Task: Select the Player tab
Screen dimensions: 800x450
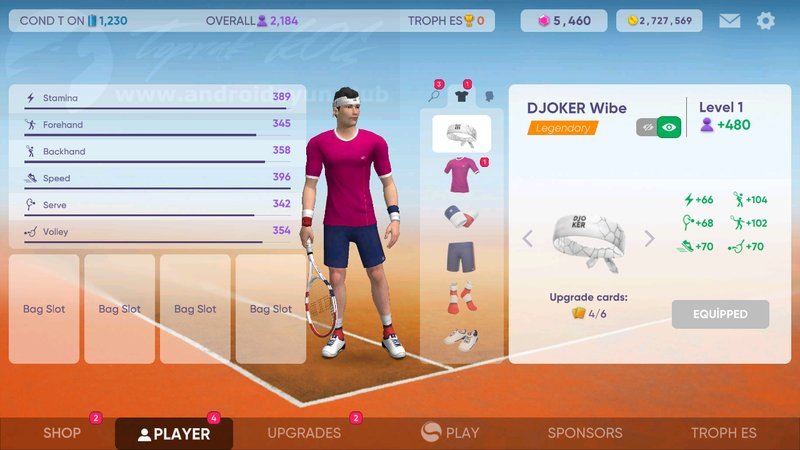Action: click(174, 433)
